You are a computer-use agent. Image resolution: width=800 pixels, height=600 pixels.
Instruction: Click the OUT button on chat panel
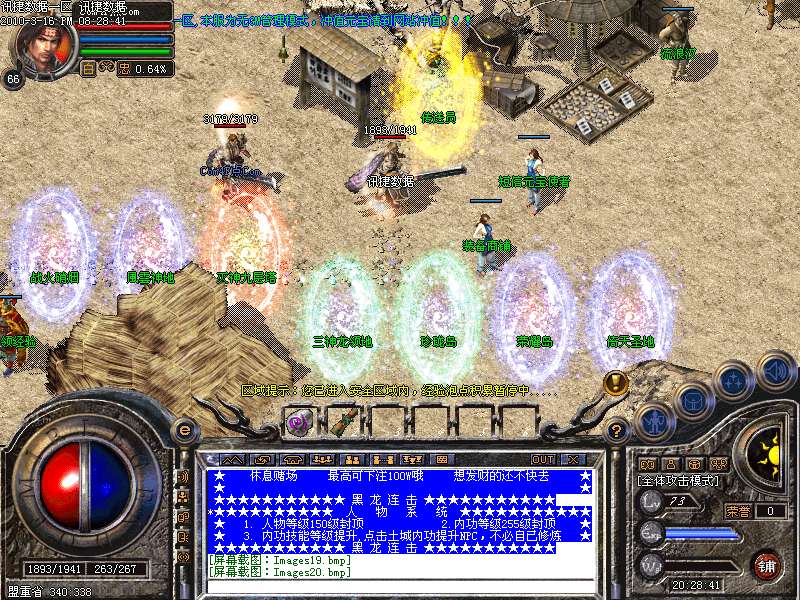tap(544, 460)
